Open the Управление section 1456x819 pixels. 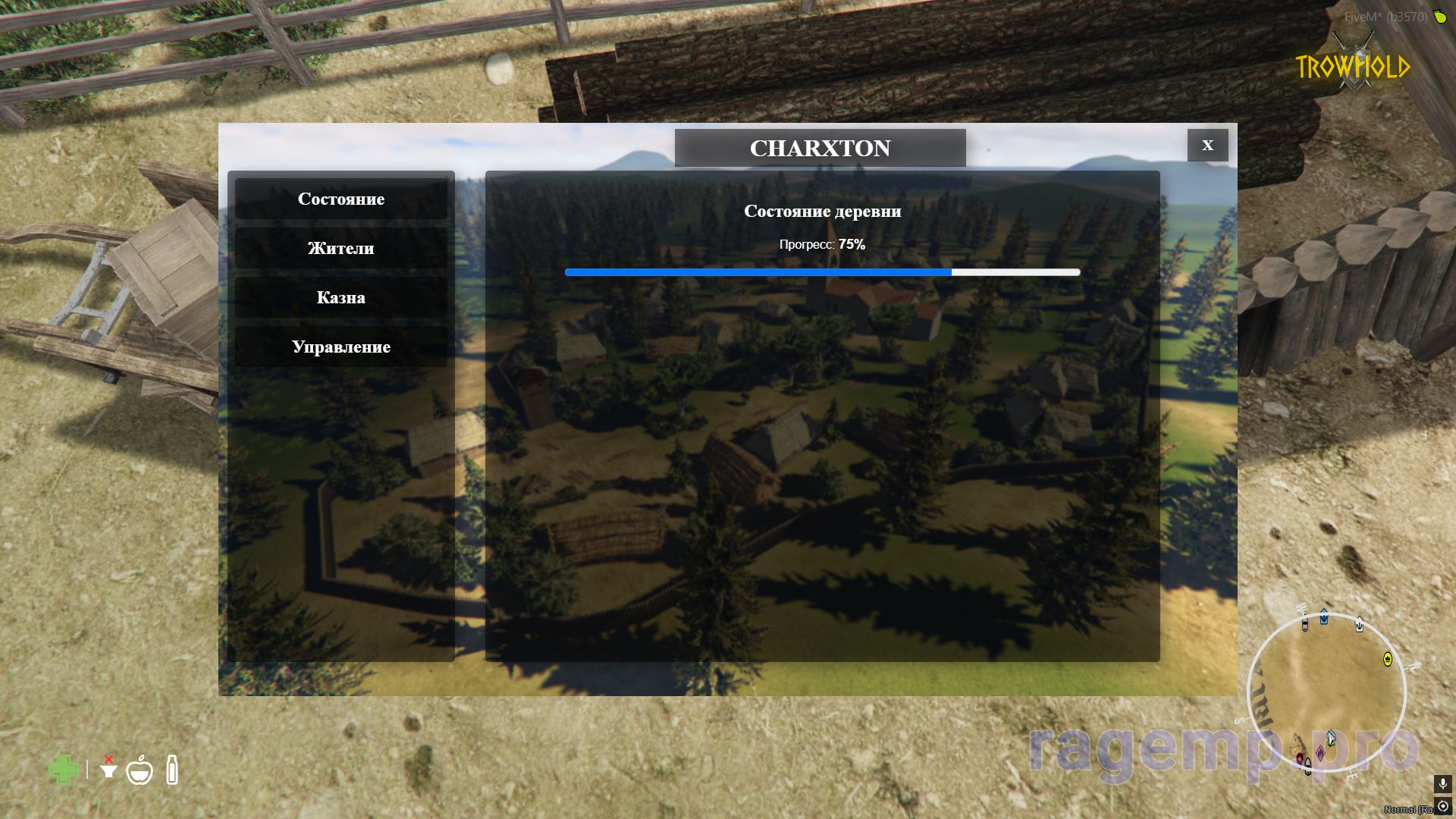point(340,347)
